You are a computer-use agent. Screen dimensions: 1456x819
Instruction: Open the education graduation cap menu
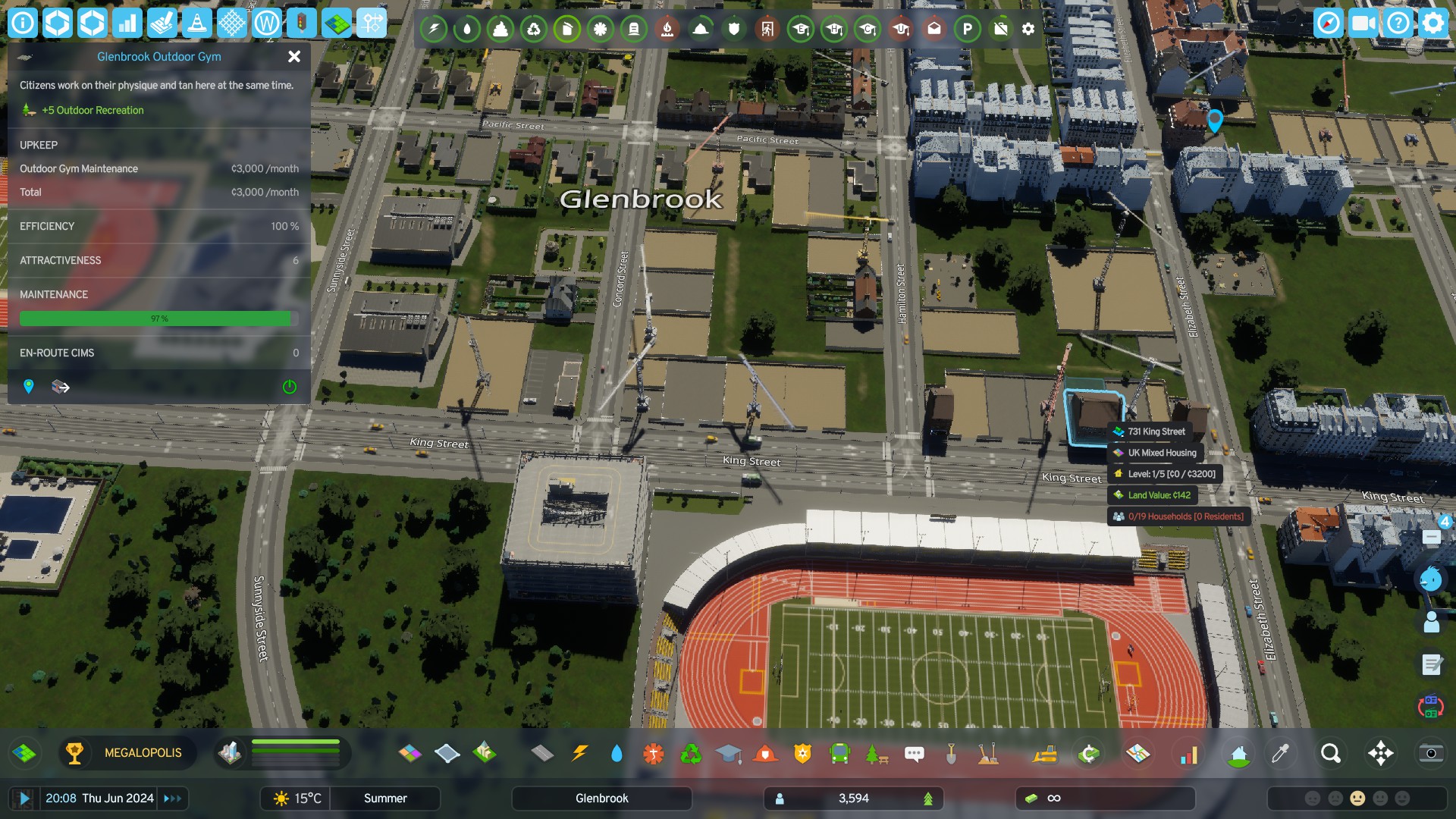pos(728,753)
